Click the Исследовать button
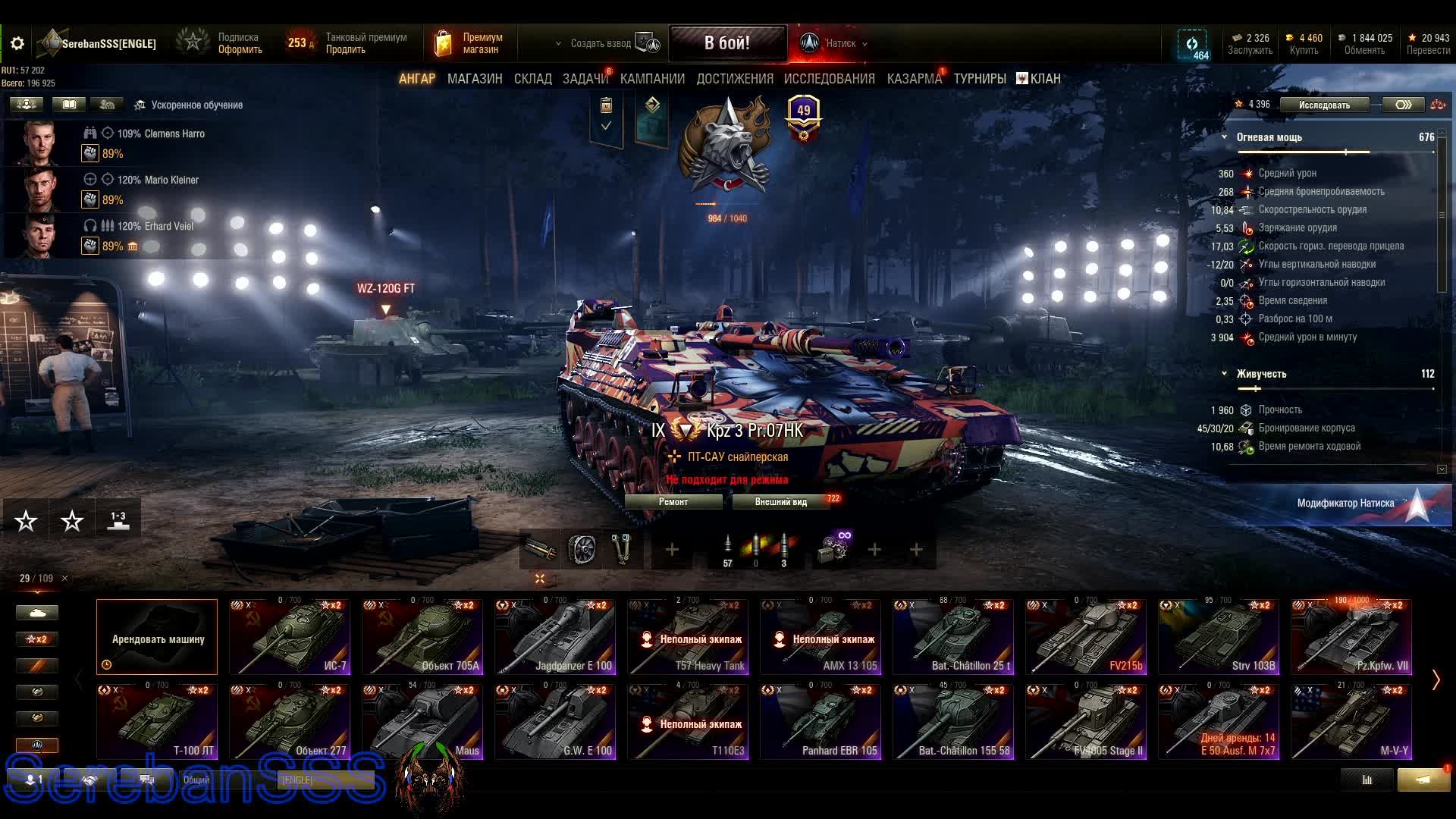This screenshot has height=819, width=1456. tap(1324, 105)
